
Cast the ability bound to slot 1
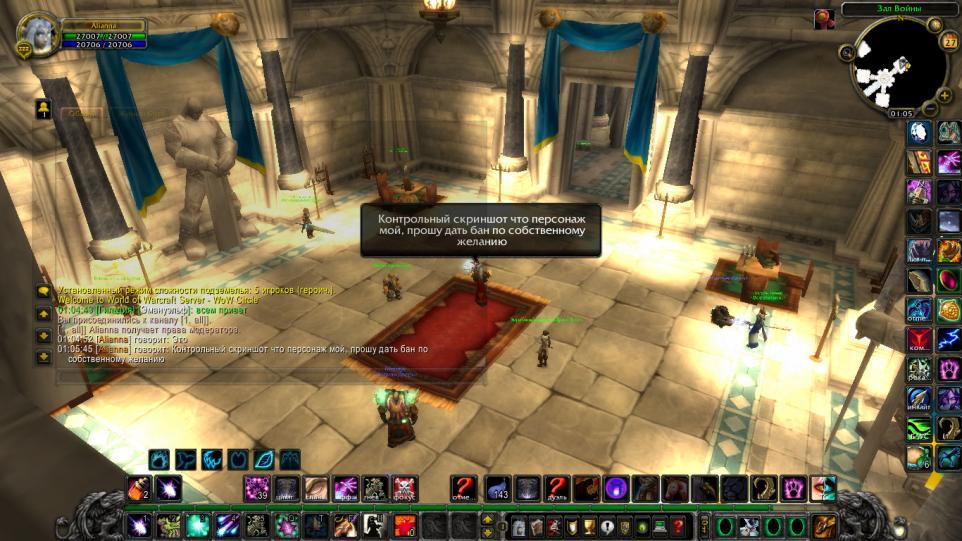[139, 525]
